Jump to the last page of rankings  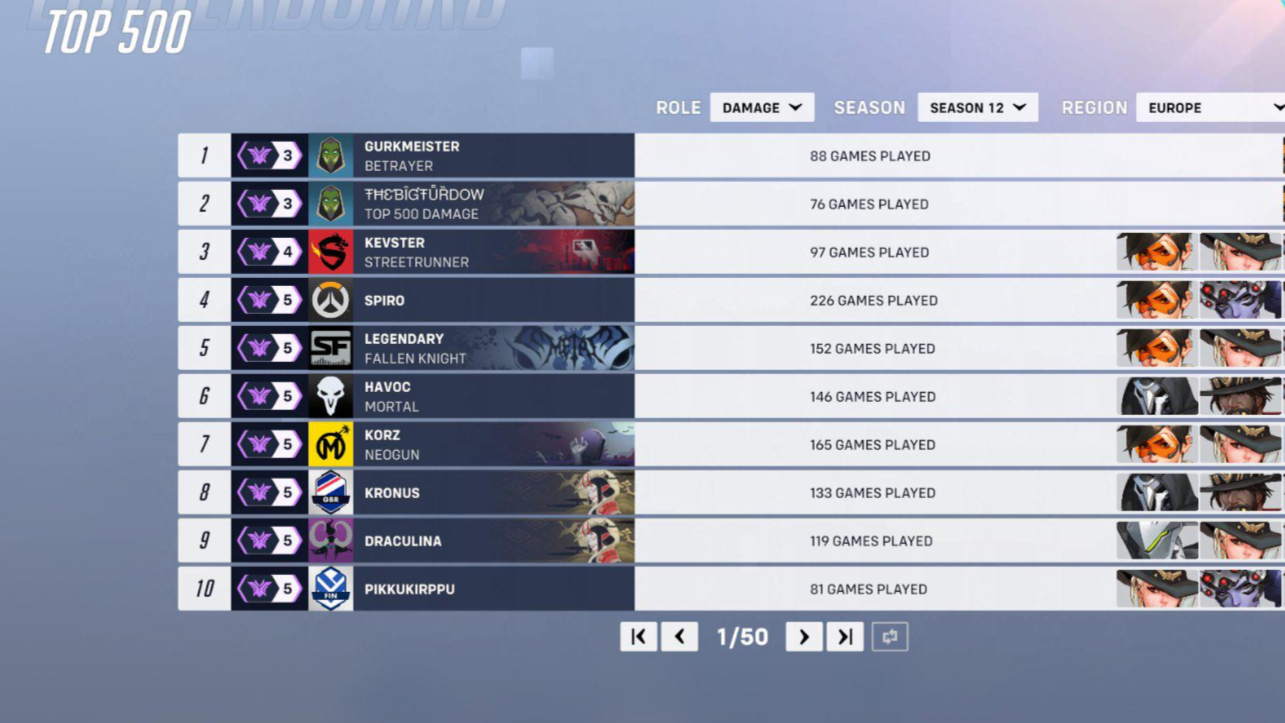pyautogui.click(x=844, y=636)
